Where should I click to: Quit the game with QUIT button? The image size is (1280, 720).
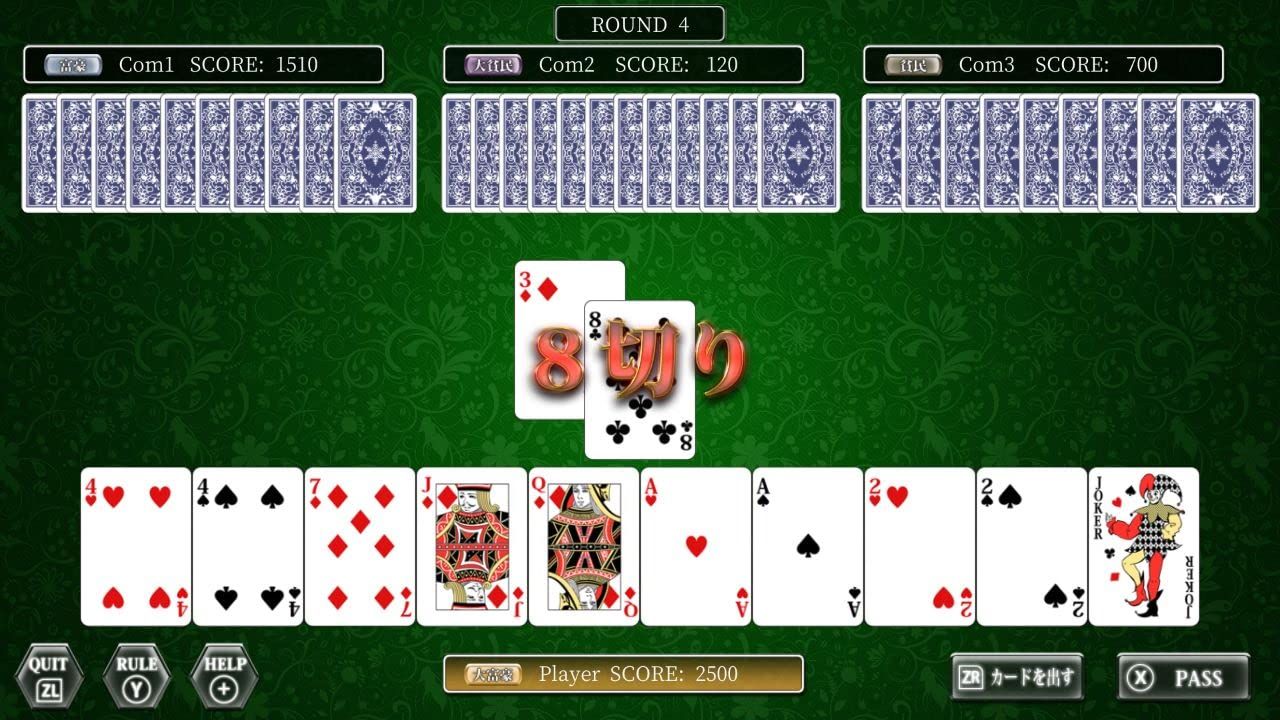(x=48, y=676)
